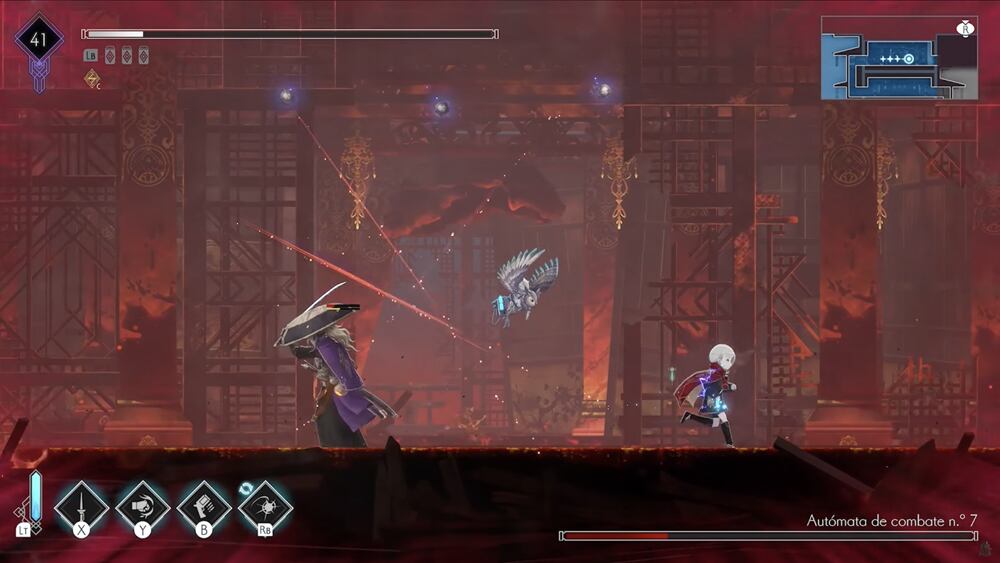Select the sword attack skill icon
Image resolution: width=1000 pixels, height=563 pixels.
click(x=81, y=504)
